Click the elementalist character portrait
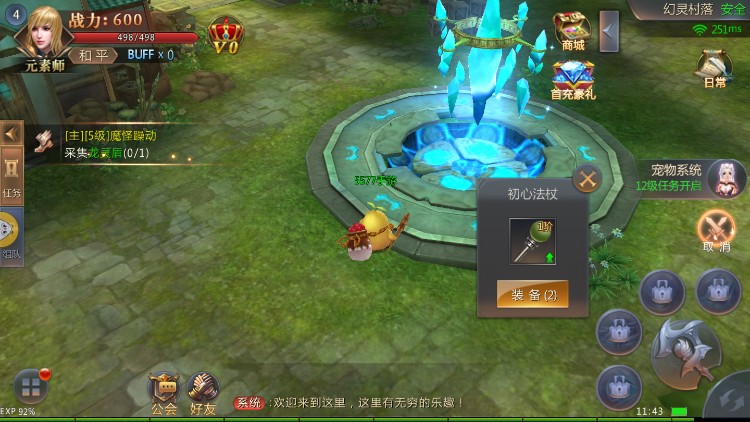This screenshot has height=422, width=750. (43, 35)
